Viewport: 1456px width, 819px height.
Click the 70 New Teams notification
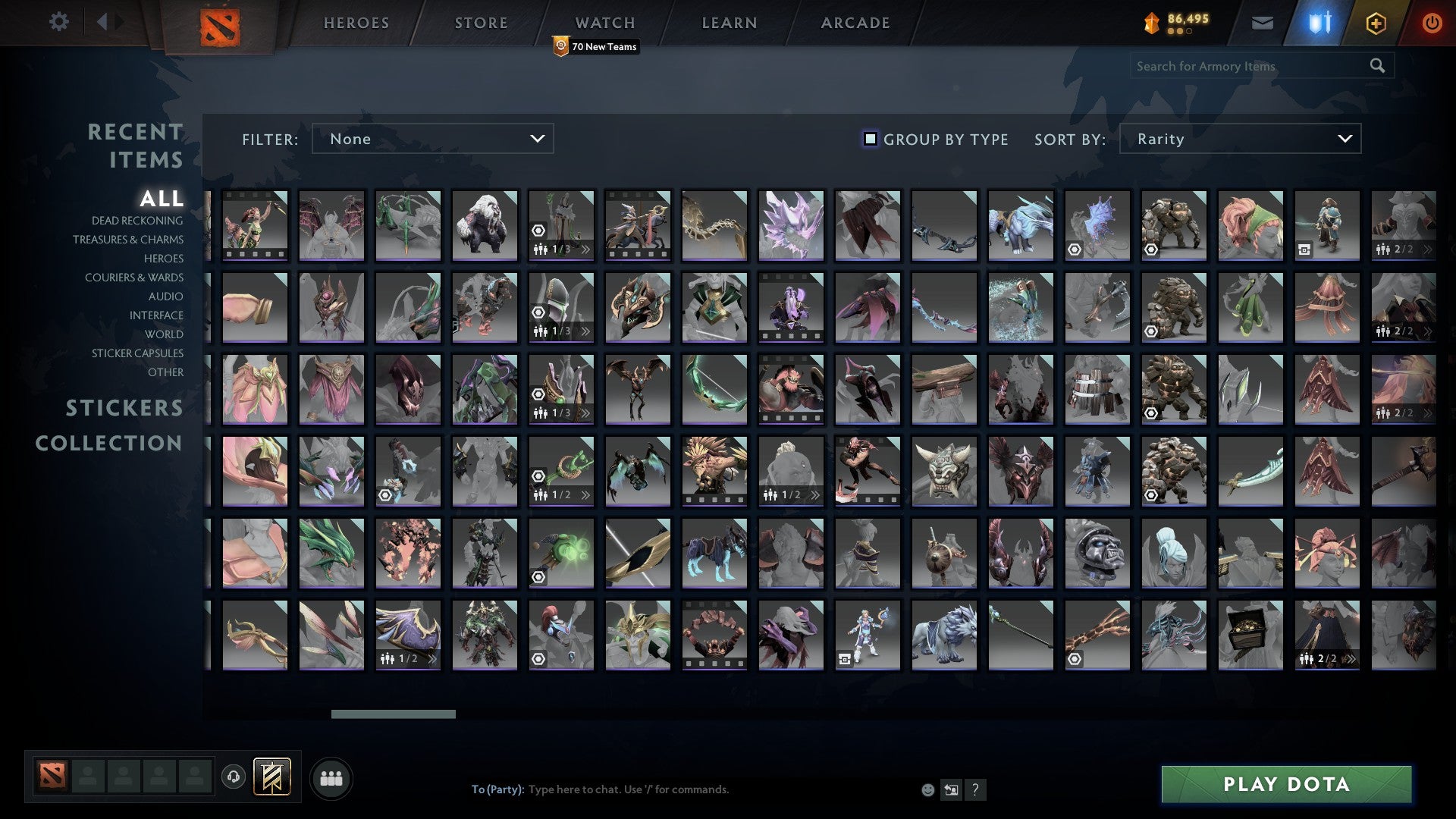595,45
